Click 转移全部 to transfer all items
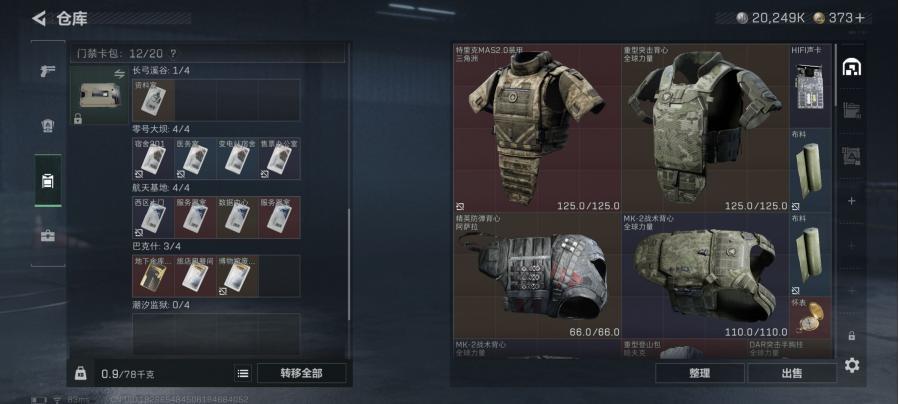Screen dimensions: 900x404 tap(301, 373)
